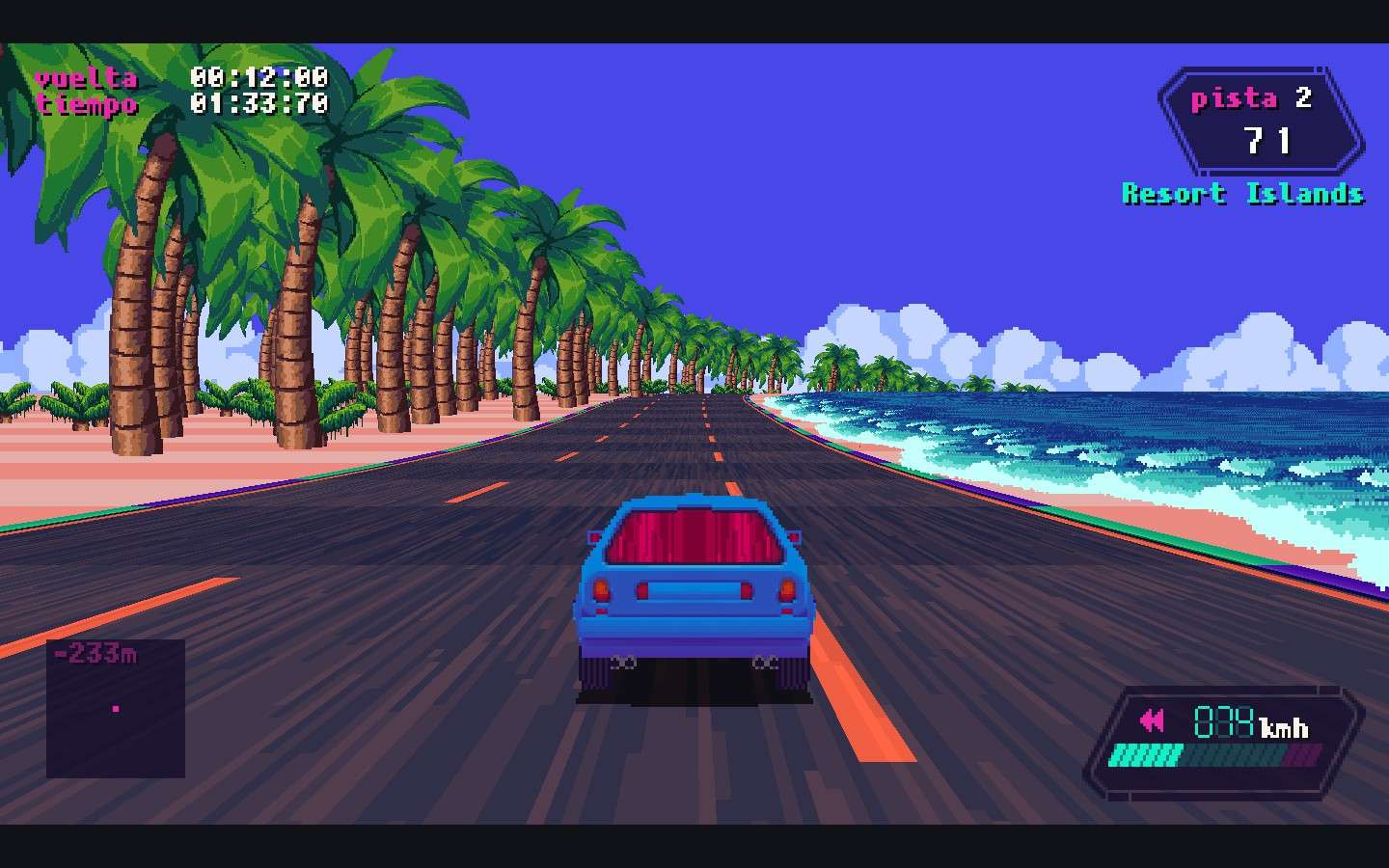Switch to the pista 2 tab

click(1254, 96)
